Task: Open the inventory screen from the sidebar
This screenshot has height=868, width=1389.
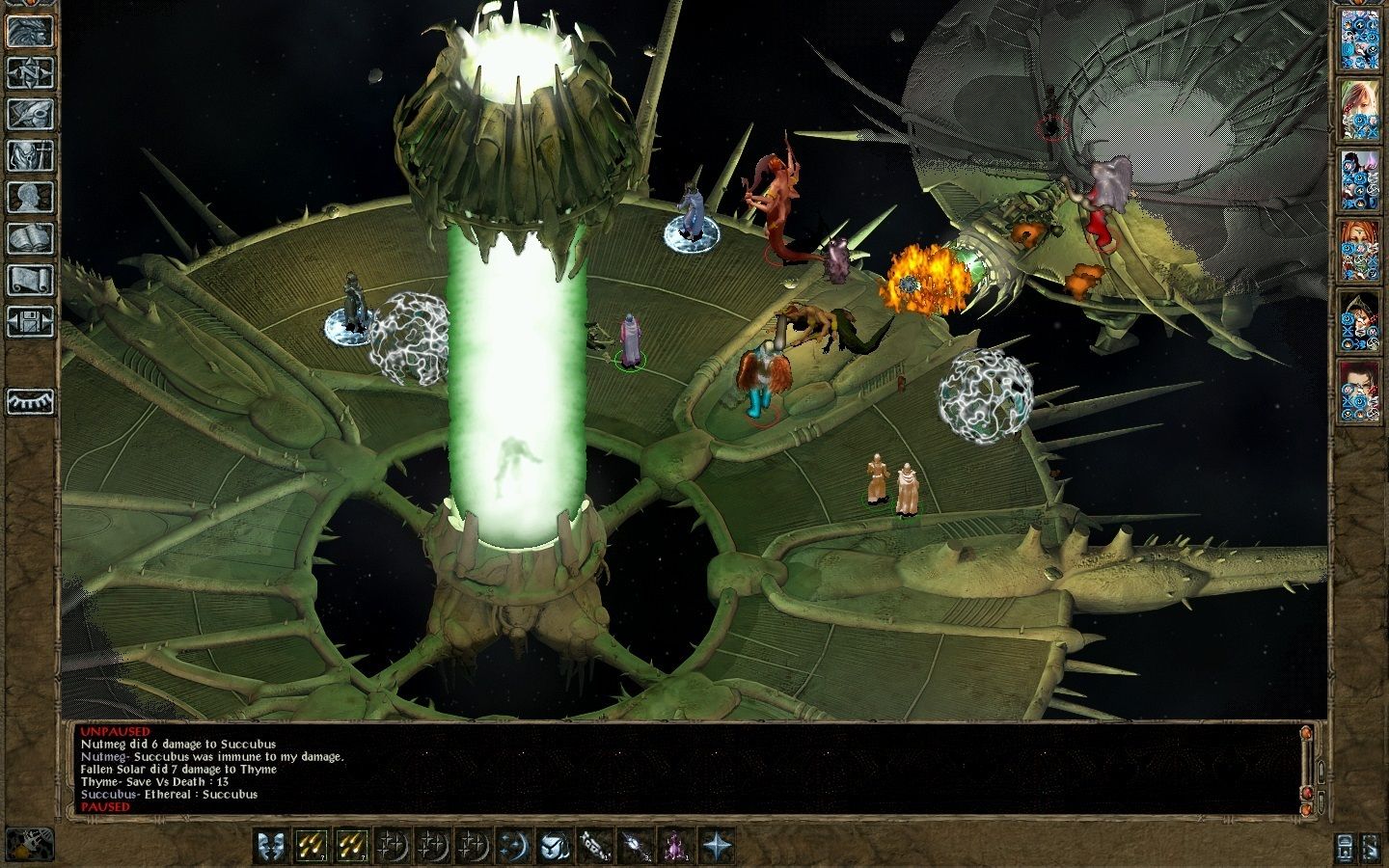Action: pyautogui.click(x=31, y=155)
